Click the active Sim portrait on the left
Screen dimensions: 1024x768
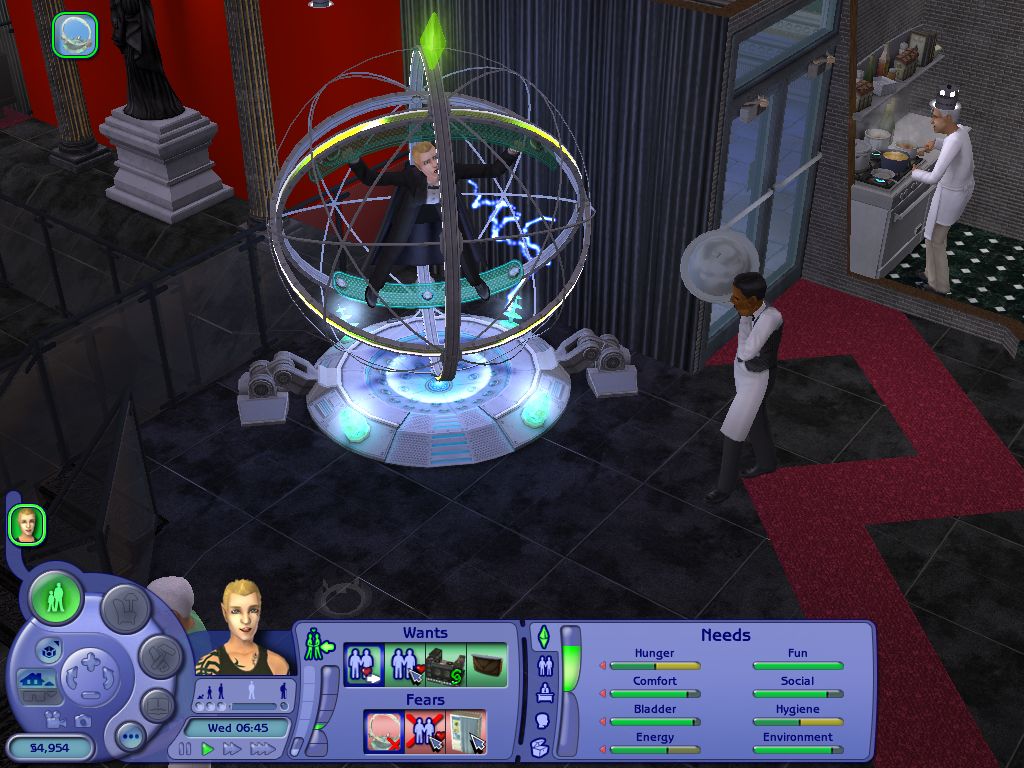pos(27,524)
